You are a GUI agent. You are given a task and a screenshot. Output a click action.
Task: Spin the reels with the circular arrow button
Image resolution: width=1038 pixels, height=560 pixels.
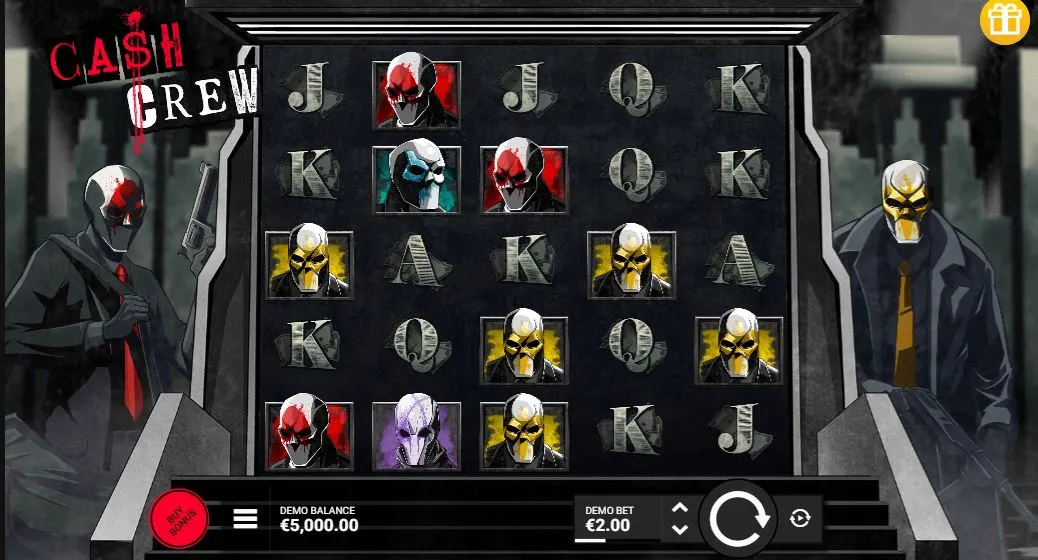[x=739, y=517]
